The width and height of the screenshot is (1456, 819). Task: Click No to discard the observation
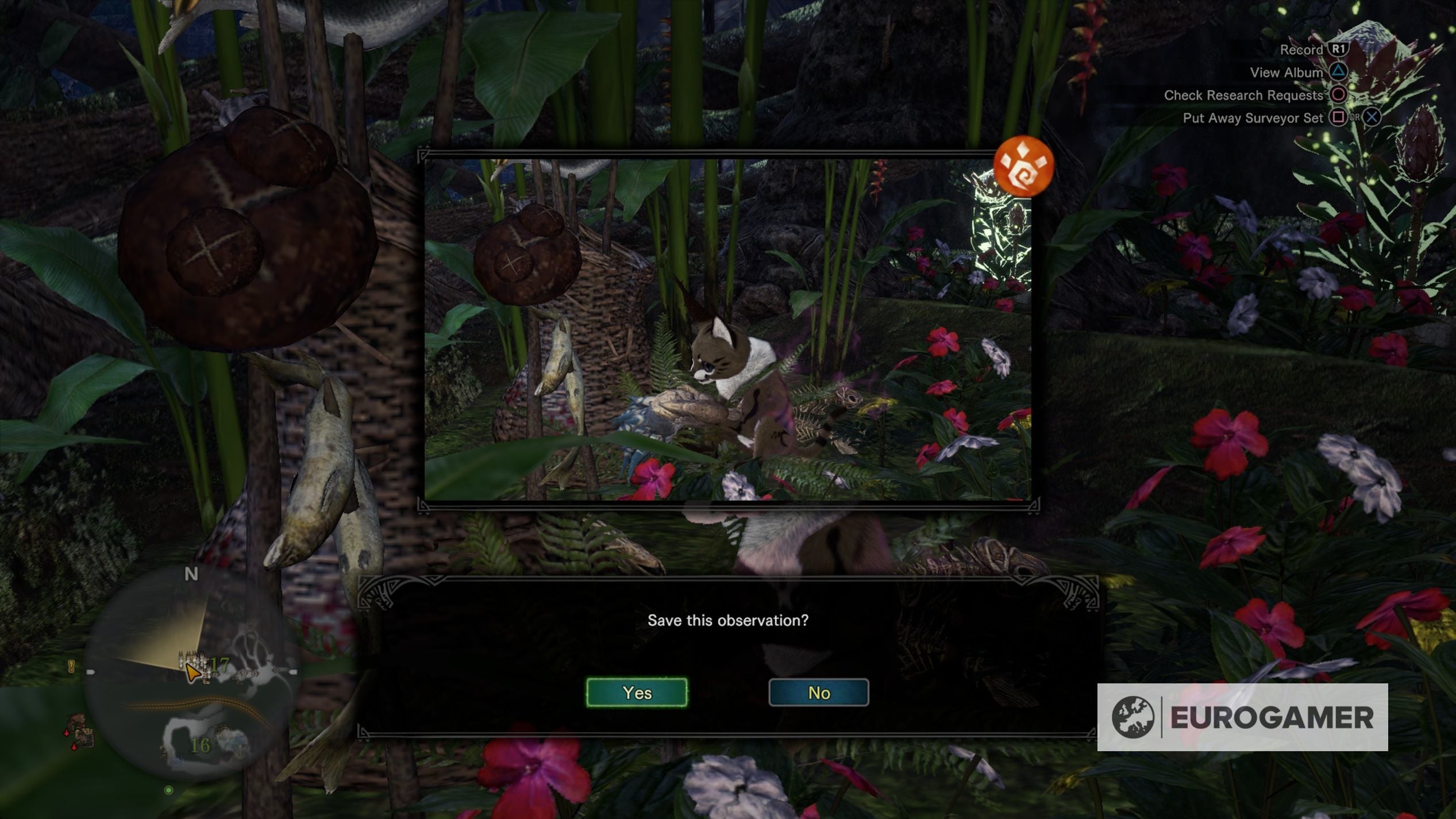coord(818,693)
